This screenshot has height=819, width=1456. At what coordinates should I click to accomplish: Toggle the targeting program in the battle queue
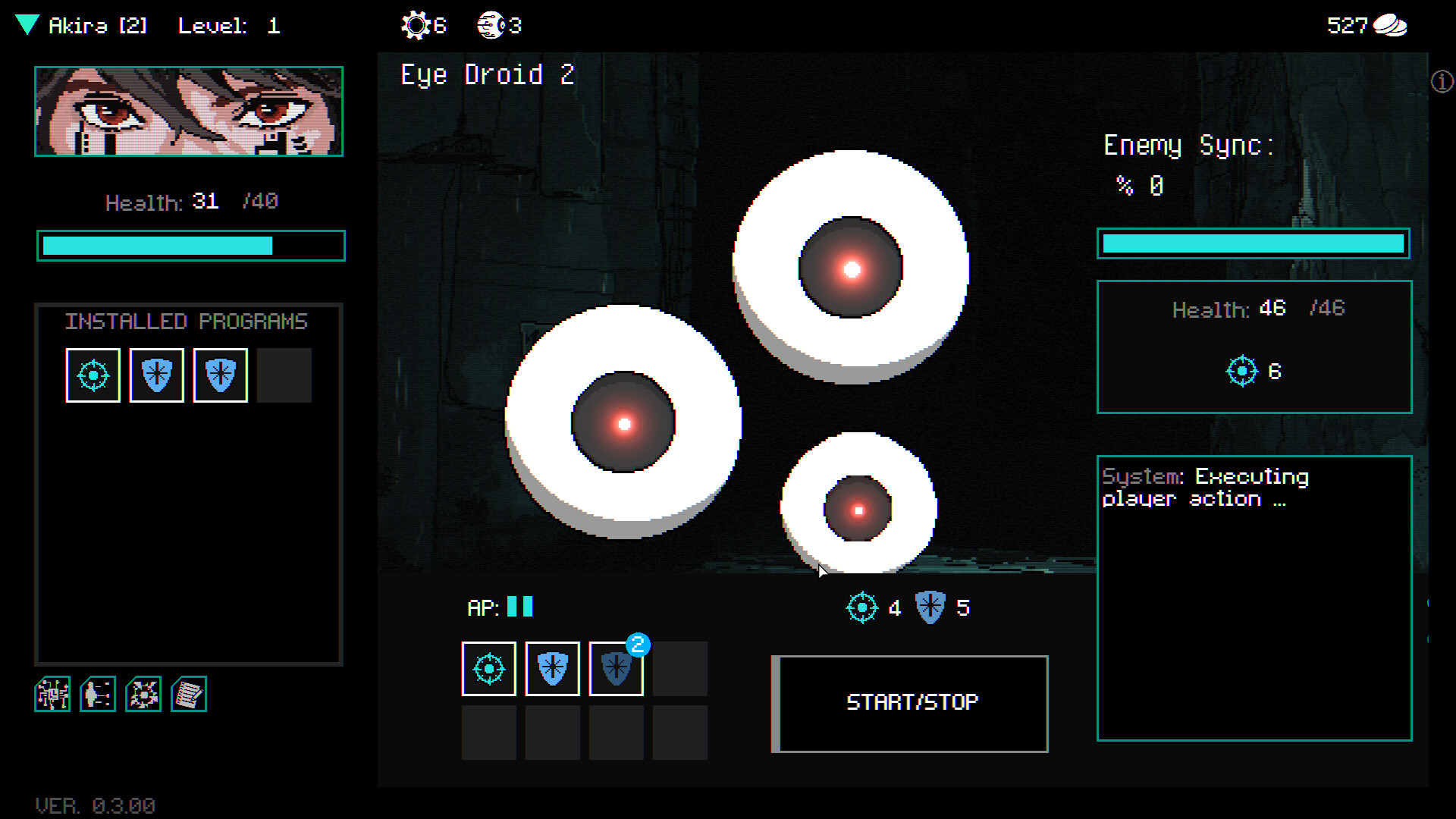coord(488,668)
